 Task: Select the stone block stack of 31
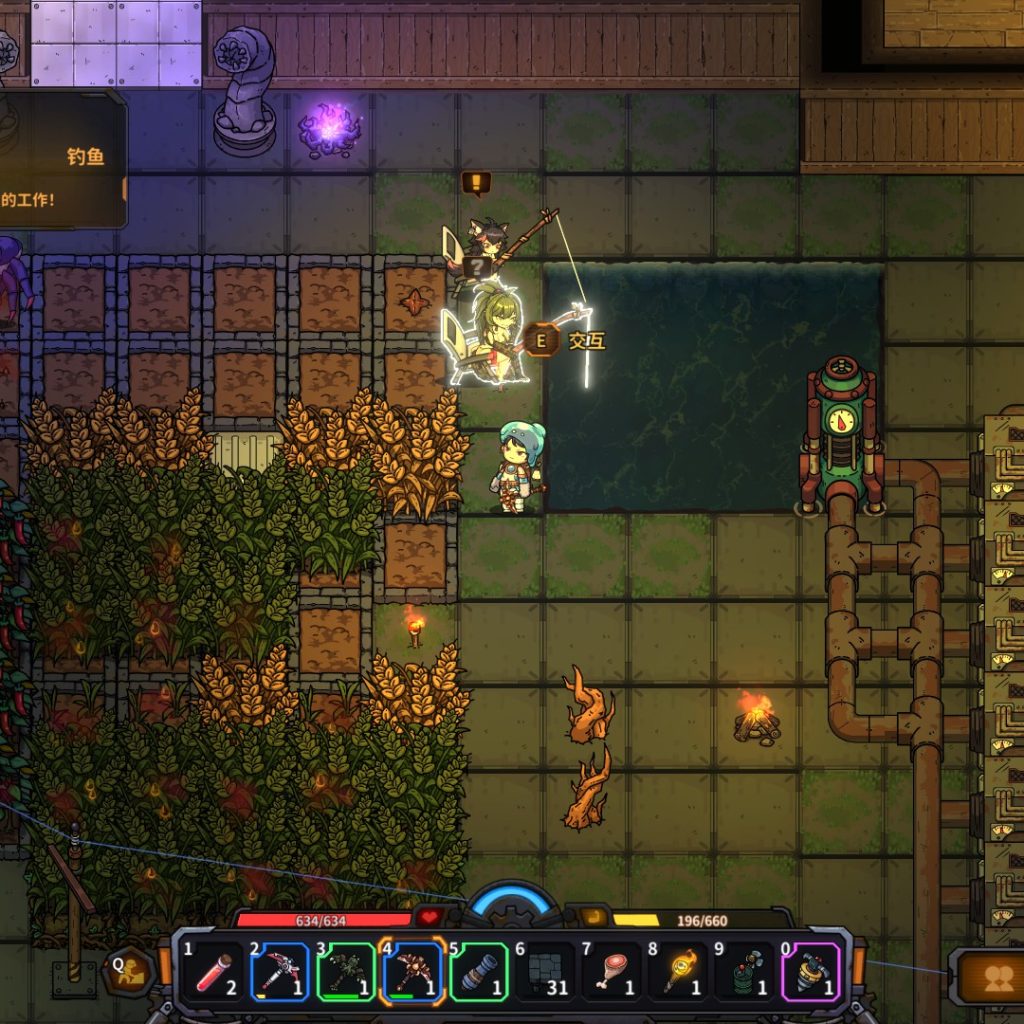tap(545, 972)
